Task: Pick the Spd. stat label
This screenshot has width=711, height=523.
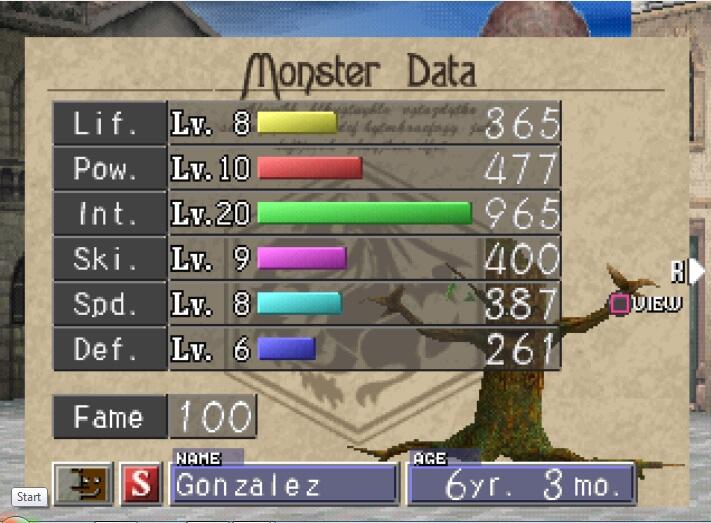Action: (x=109, y=304)
